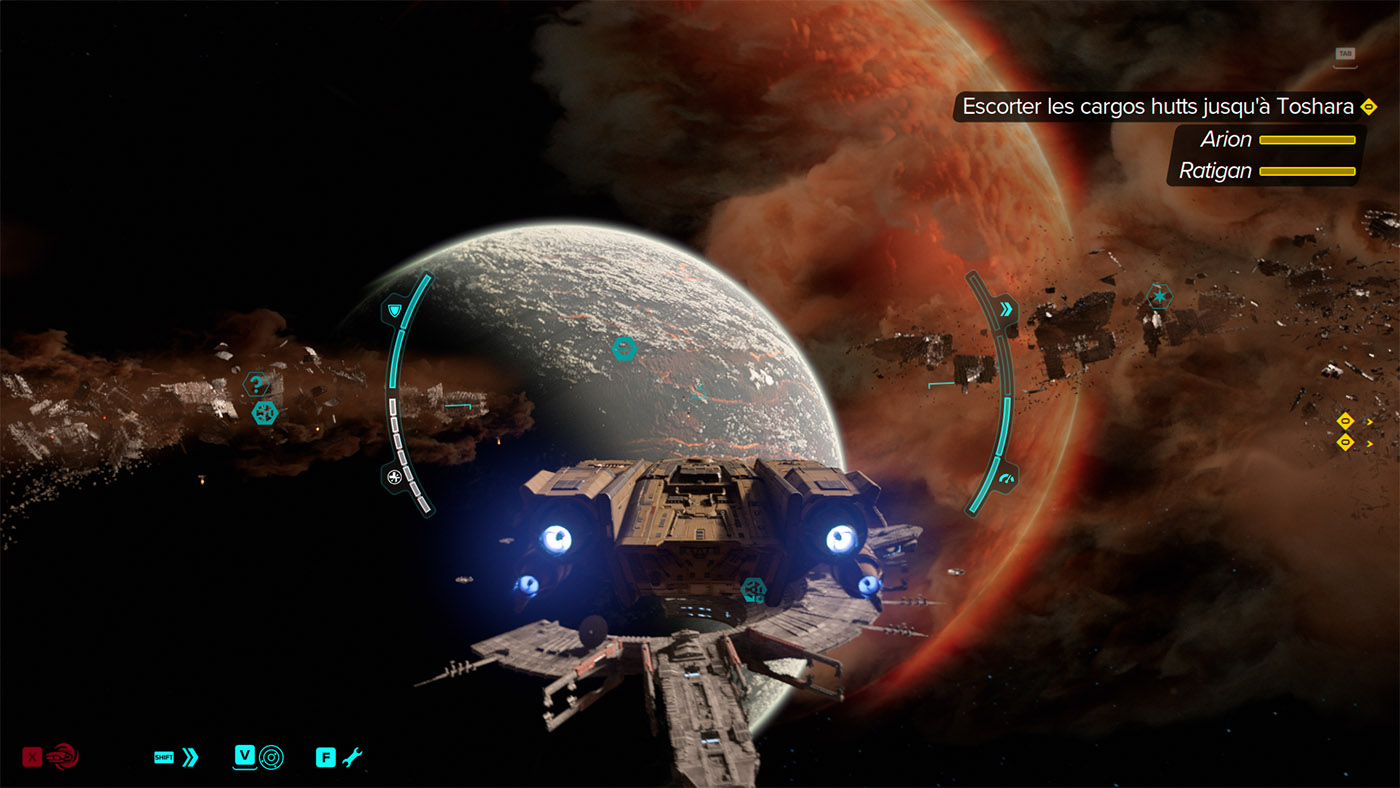Activate the red missile lock ability icon
Viewport: 1400px width, 788px height.
(x=61, y=757)
